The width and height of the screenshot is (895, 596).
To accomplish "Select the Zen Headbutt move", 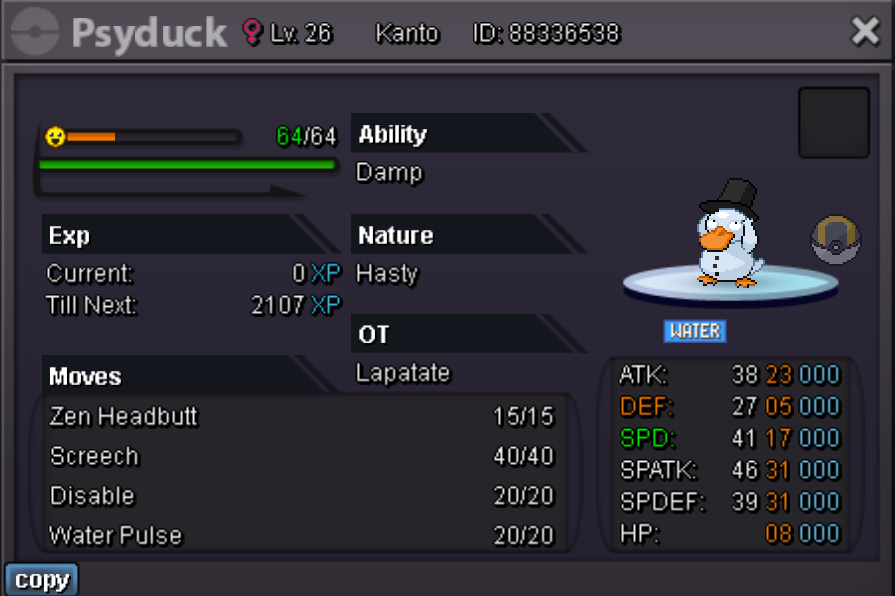I will tap(300, 416).
